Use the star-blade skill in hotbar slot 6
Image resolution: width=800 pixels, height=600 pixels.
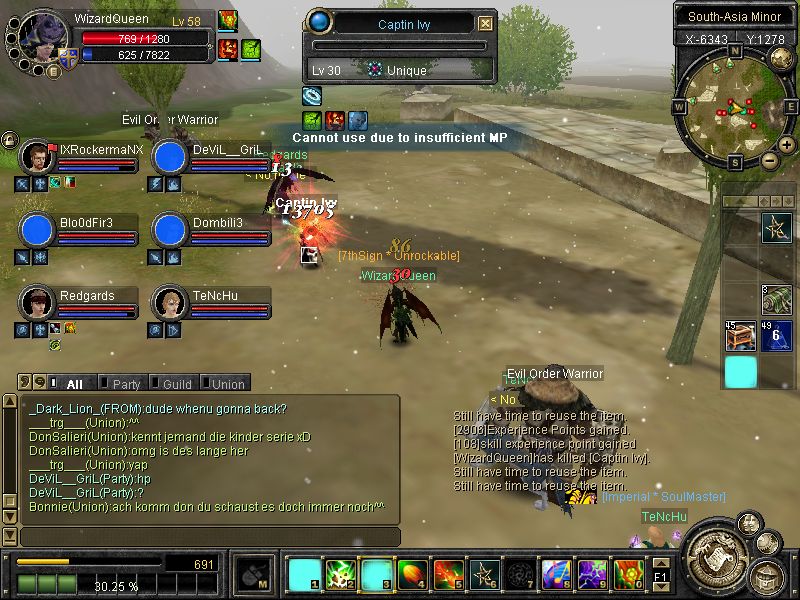pyautogui.click(x=485, y=574)
